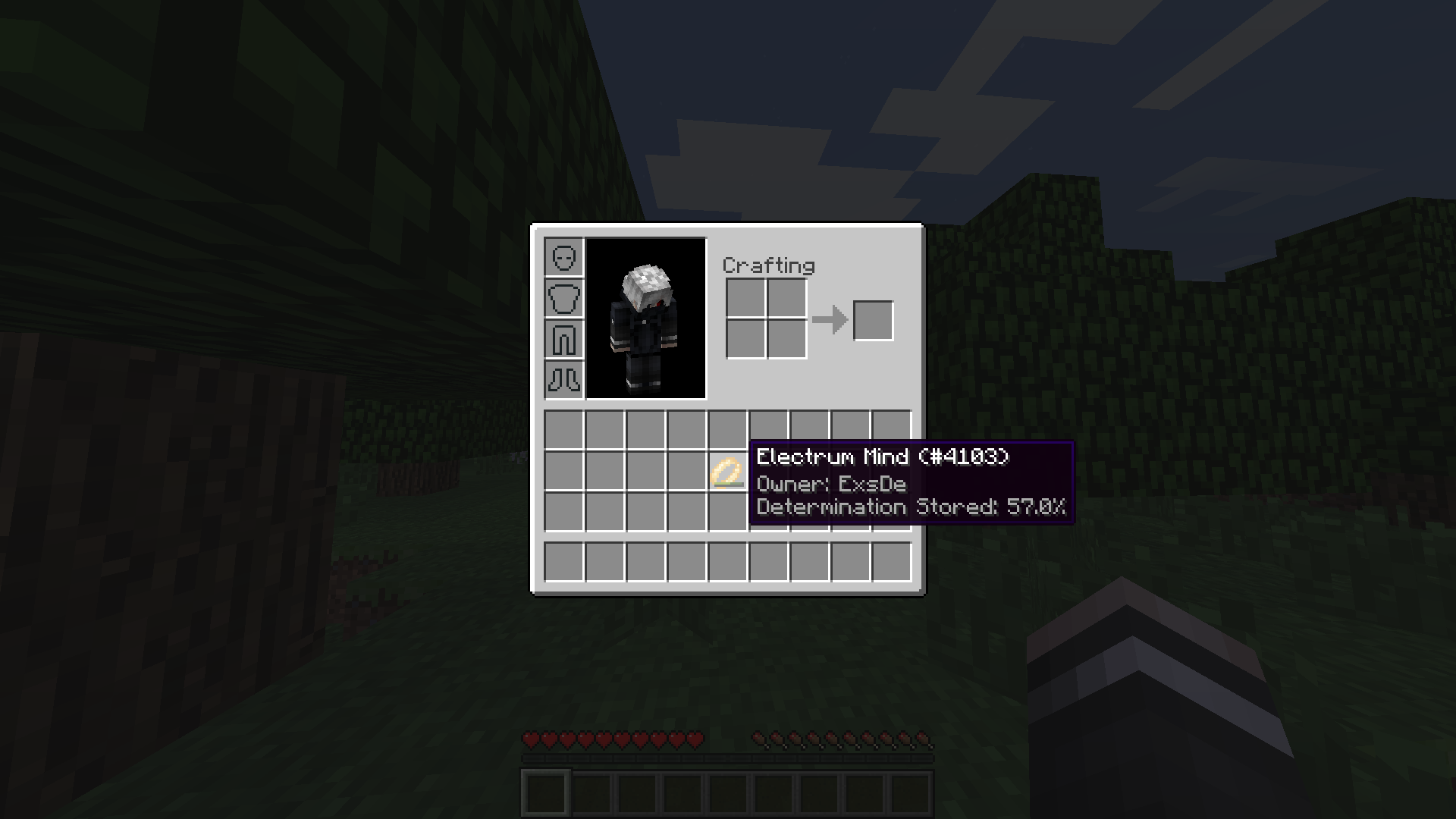Click the boots armor slot icon
The height and width of the screenshot is (819, 1456).
point(564,379)
